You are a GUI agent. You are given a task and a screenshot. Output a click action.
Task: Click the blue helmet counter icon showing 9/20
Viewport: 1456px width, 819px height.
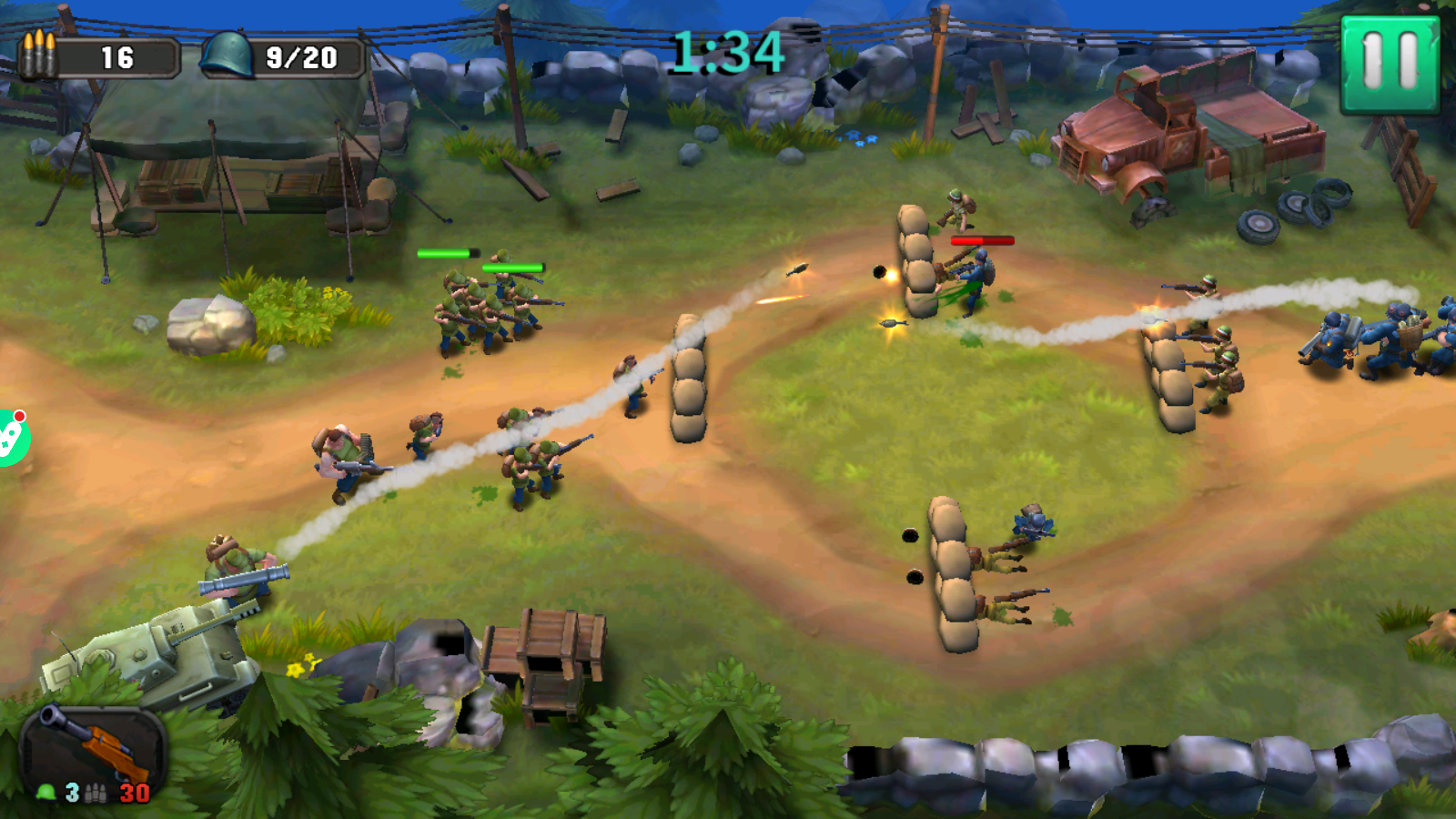tap(226, 53)
